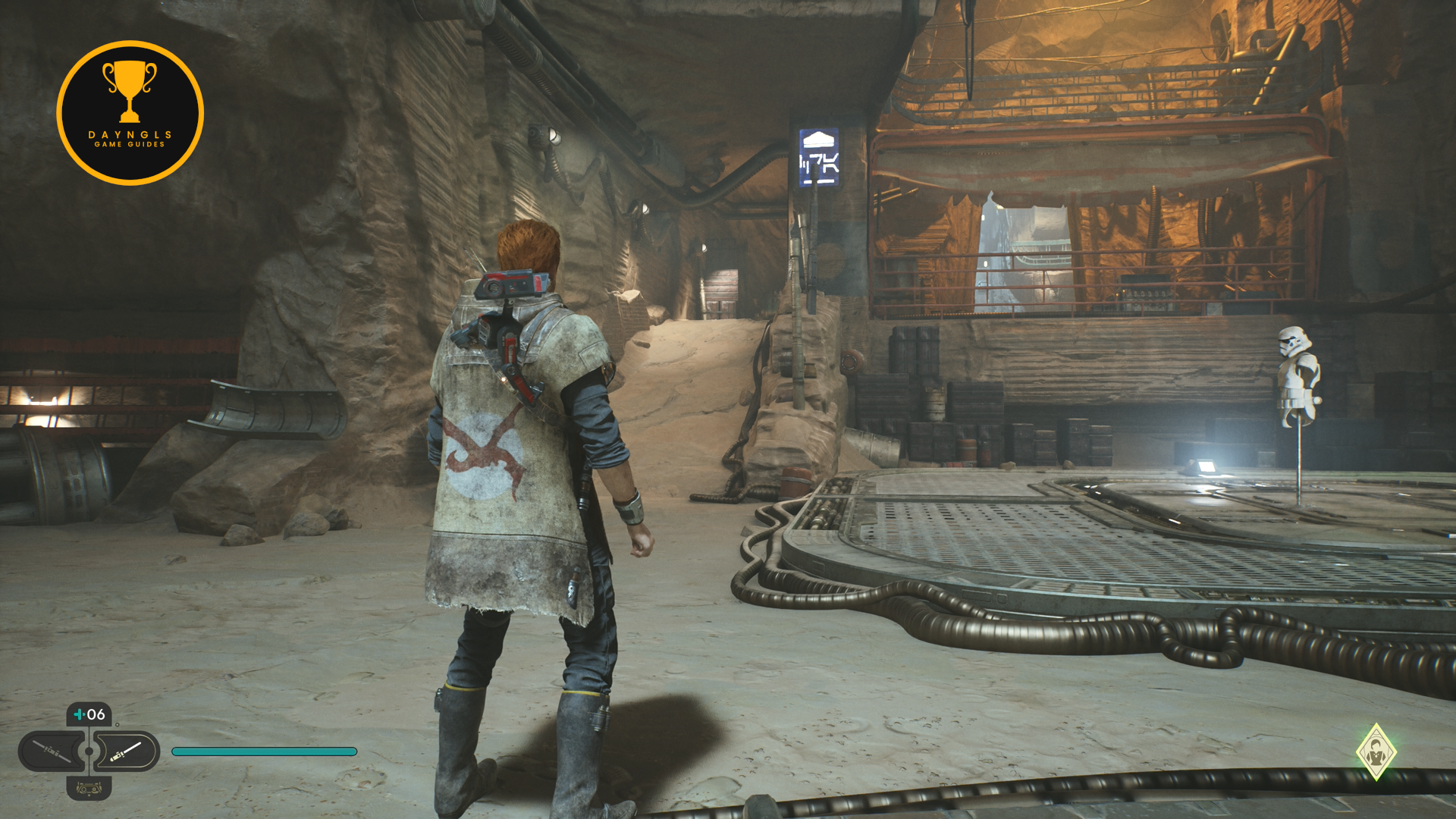
Task: Click the BD-1 droid icon slot
Action: 89,789
